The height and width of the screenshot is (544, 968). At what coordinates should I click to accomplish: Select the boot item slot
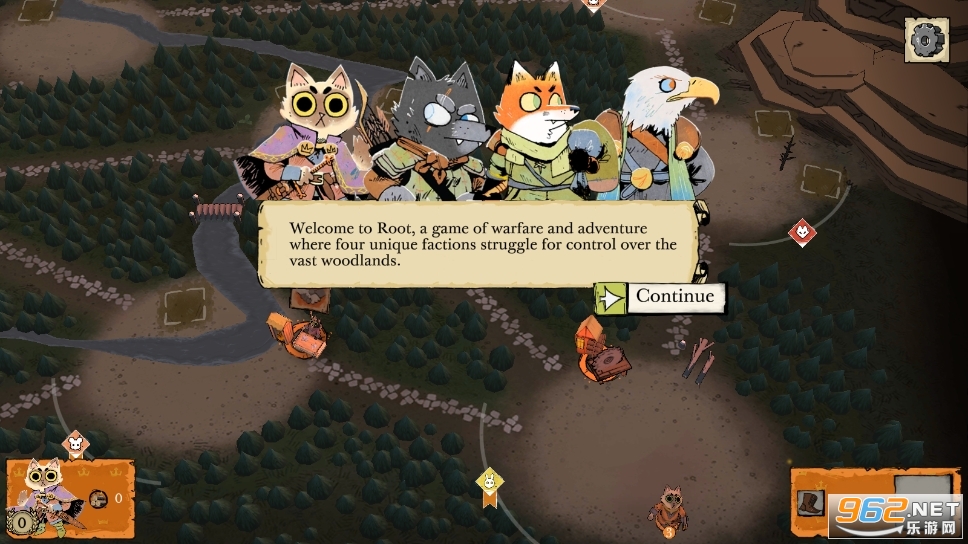coord(810,502)
